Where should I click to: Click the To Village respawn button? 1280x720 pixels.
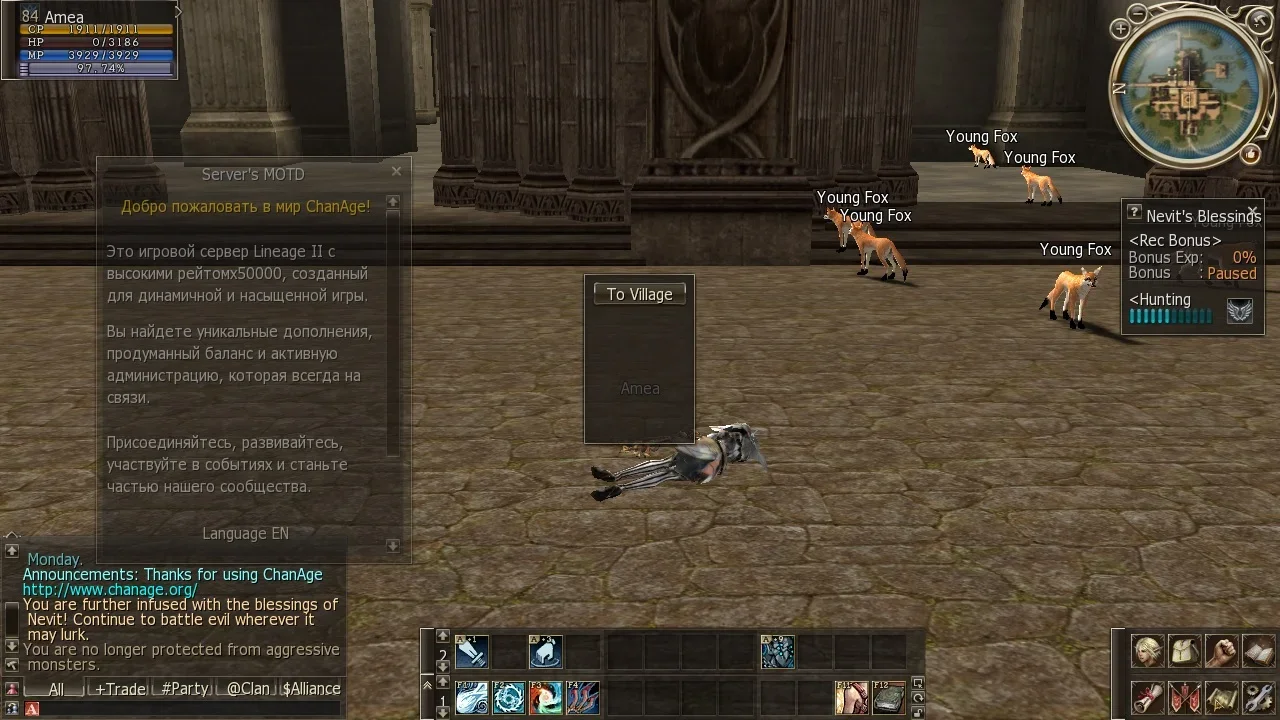[x=640, y=294]
